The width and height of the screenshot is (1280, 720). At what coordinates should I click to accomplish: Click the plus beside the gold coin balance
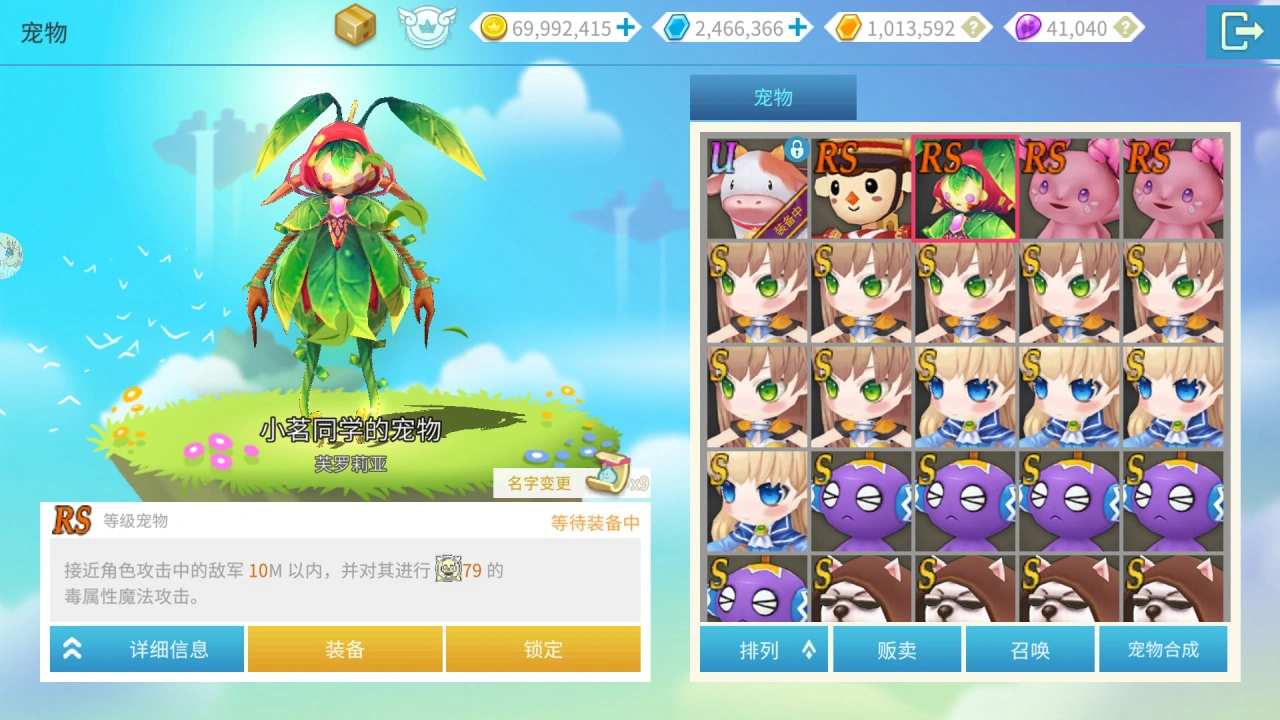[626, 28]
